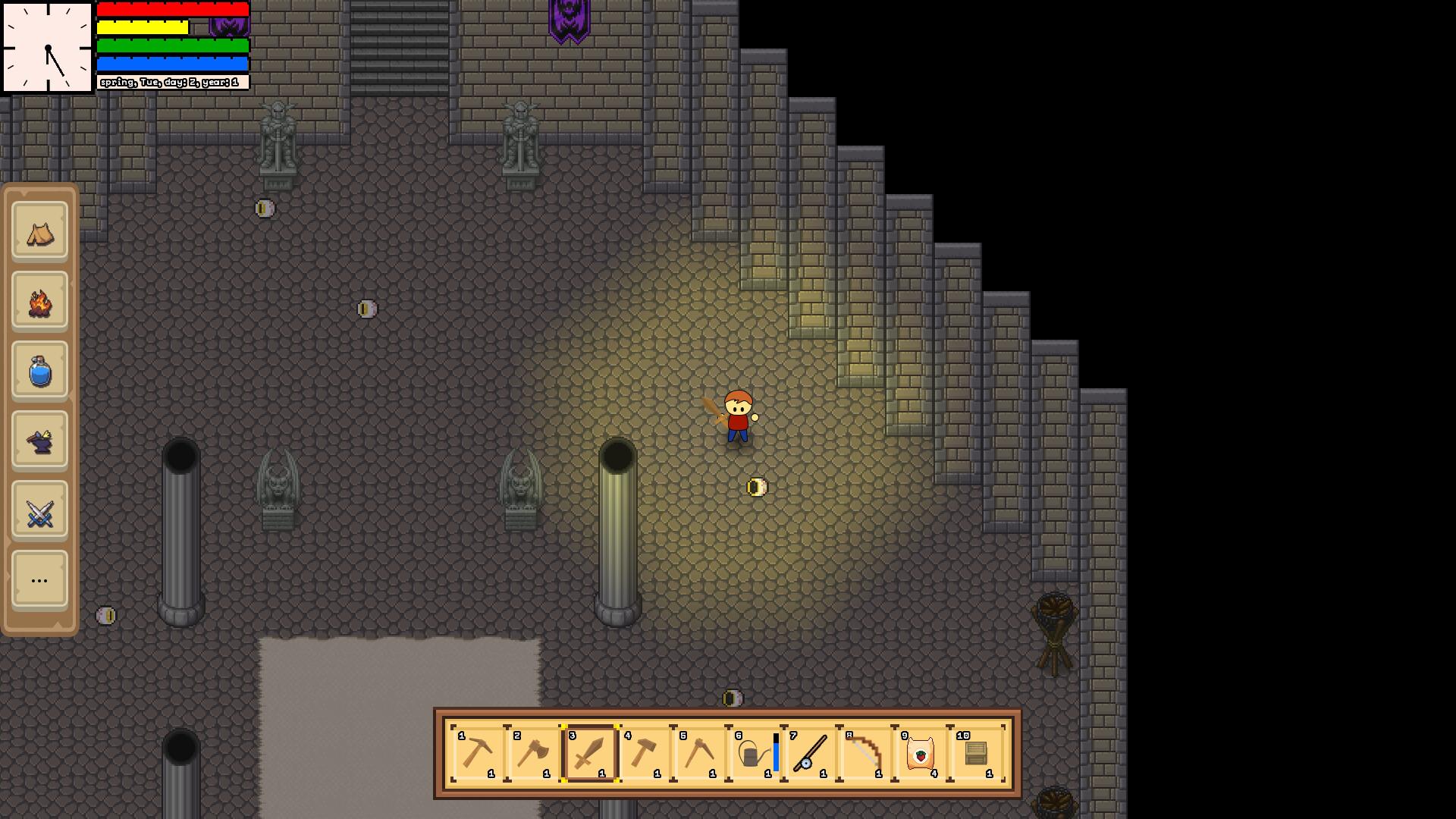1456x819 pixels.
Task: Click the crossed swords combat icon
Action: [39, 510]
